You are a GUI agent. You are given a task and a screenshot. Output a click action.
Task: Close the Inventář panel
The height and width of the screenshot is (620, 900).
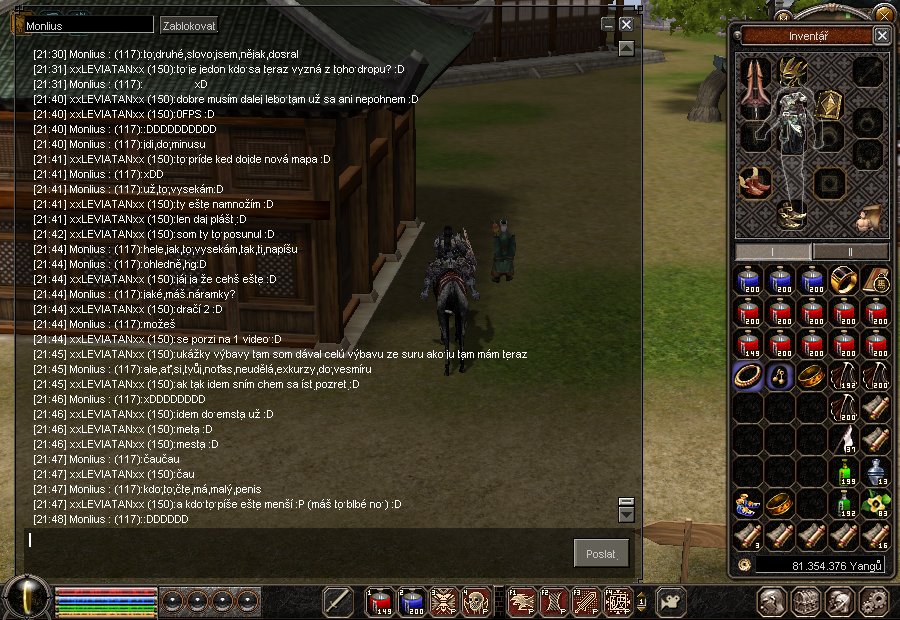[x=881, y=35]
